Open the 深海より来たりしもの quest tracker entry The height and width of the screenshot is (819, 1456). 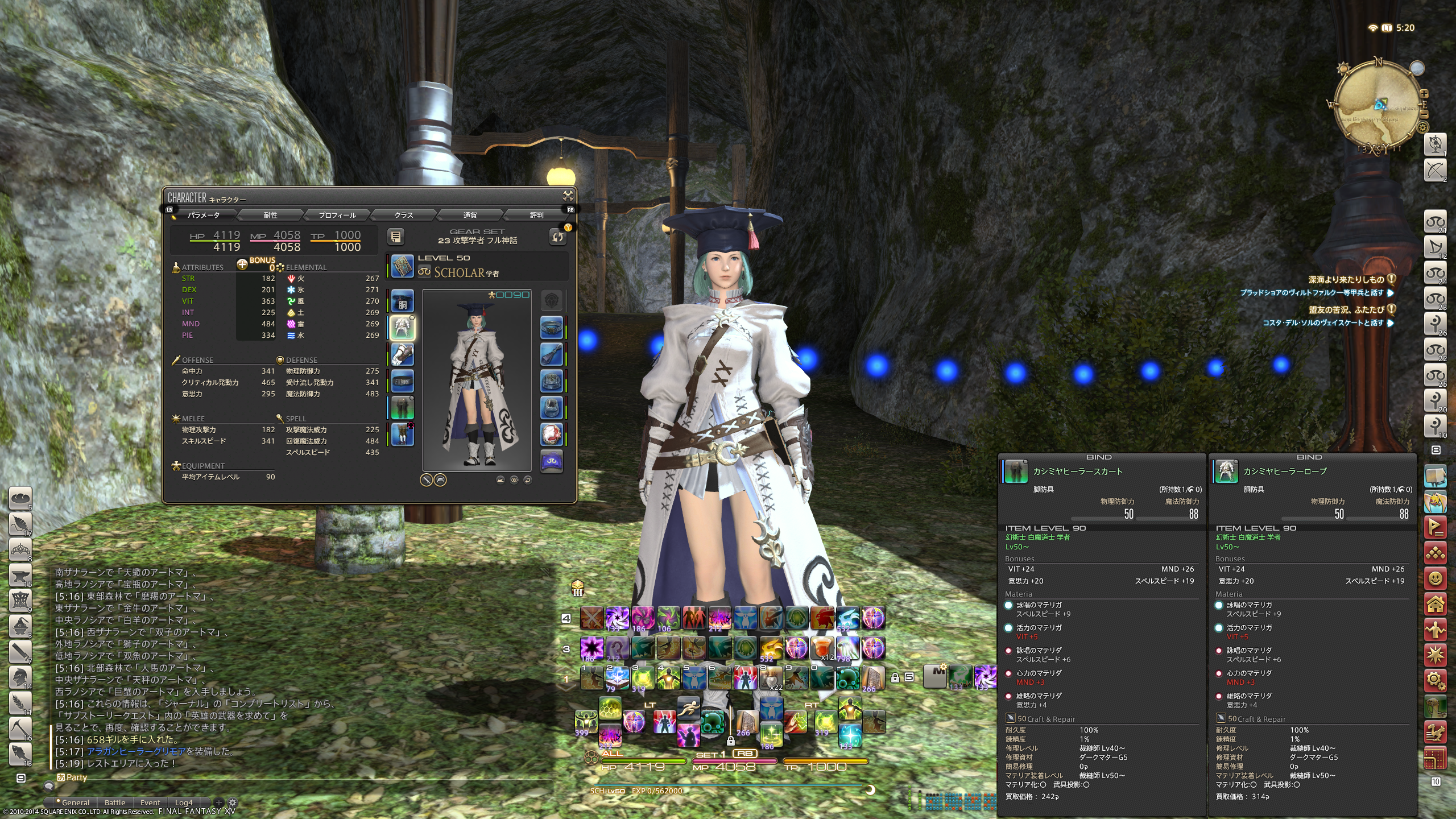pyautogui.click(x=1345, y=279)
